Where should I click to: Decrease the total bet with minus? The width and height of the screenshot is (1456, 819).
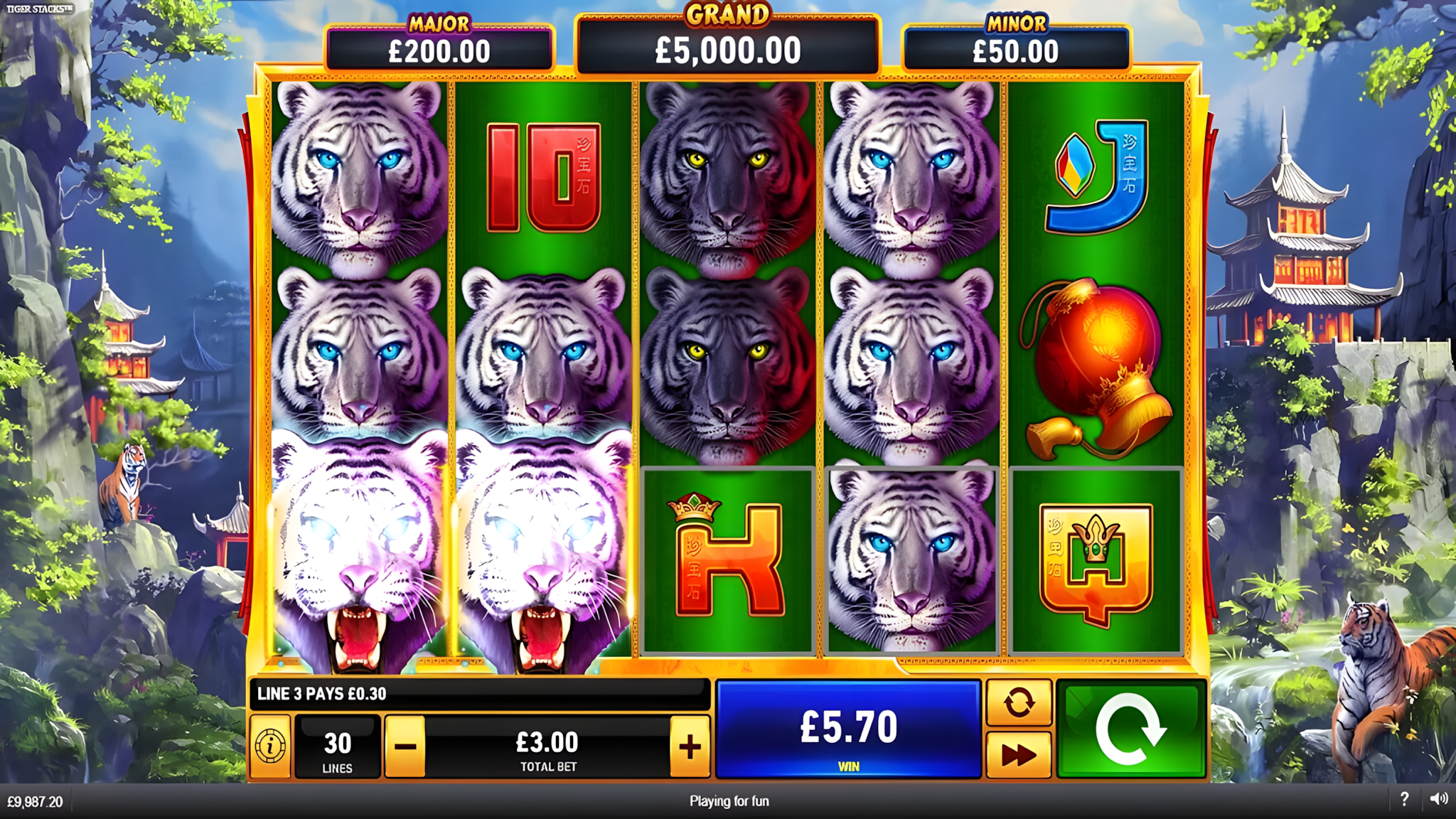405,746
